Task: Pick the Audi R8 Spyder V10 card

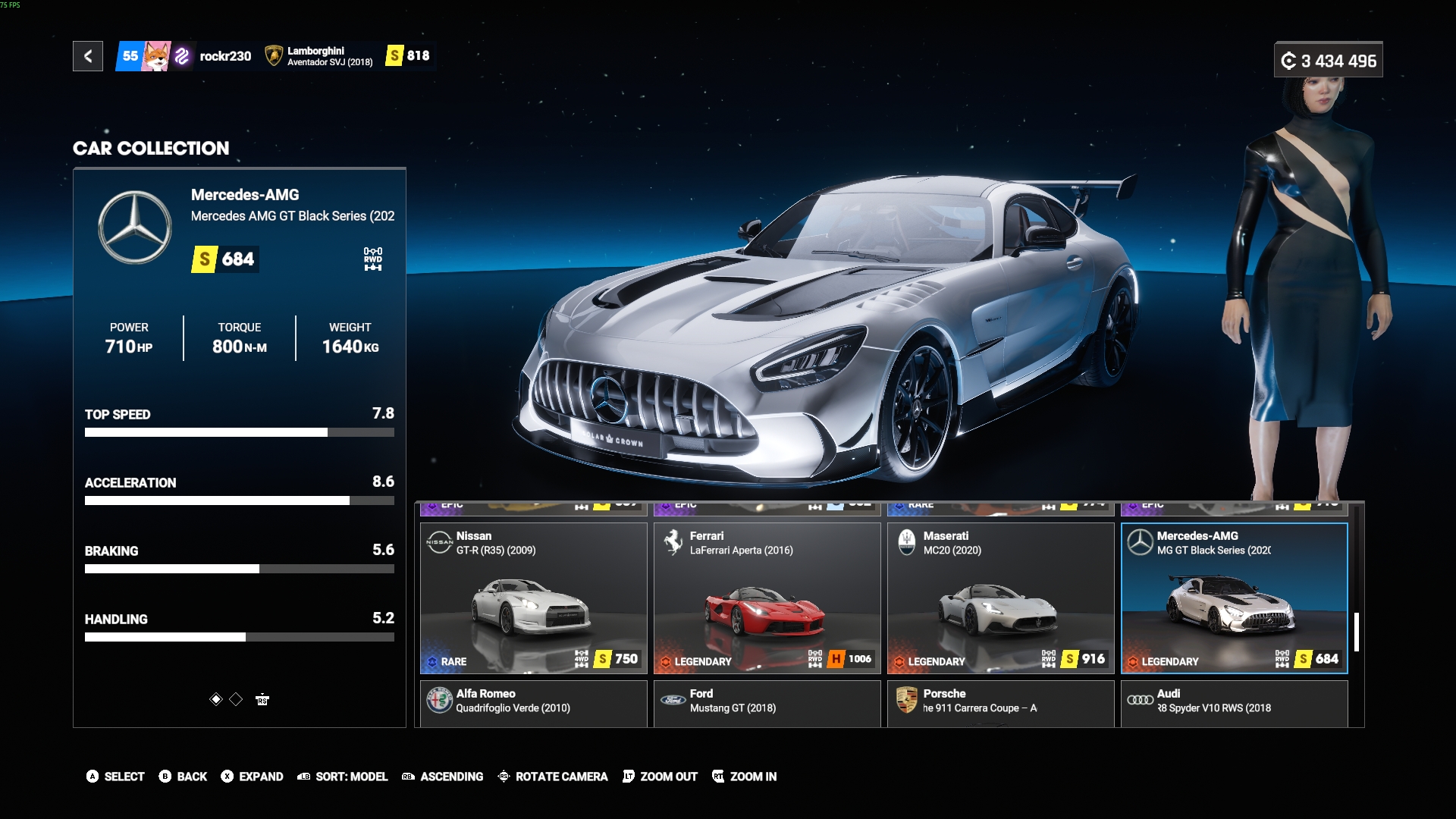Action: [1234, 703]
